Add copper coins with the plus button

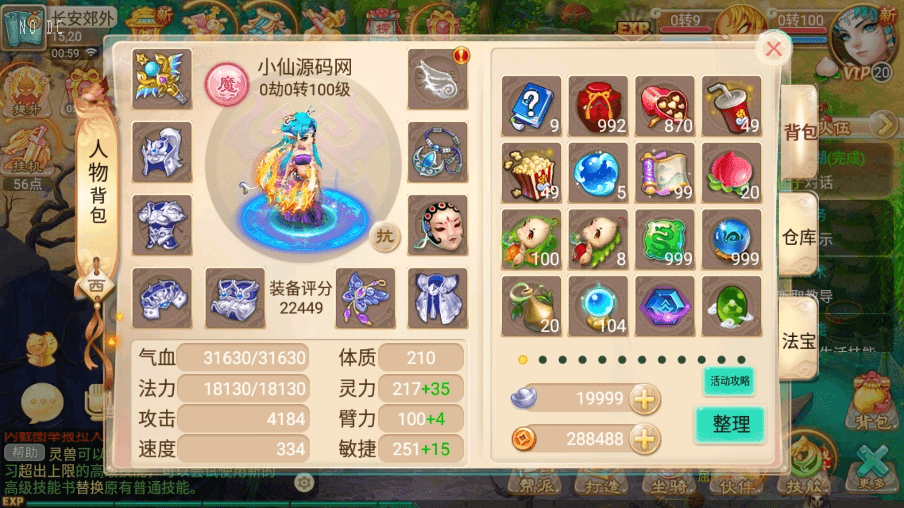click(645, 438)
